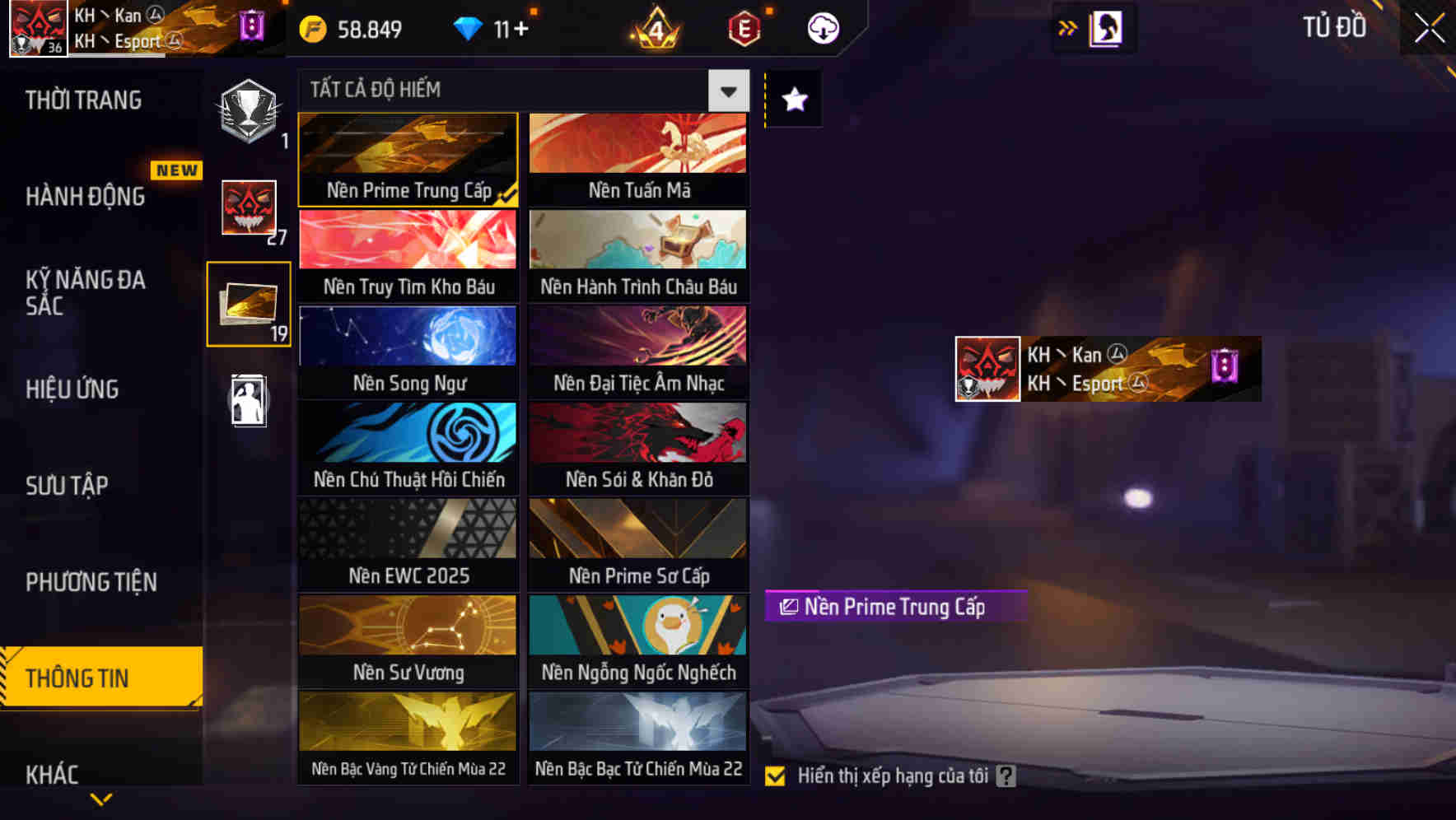
Task: Open the cloud download icon in top bar
Action: (x=821, y=27)
